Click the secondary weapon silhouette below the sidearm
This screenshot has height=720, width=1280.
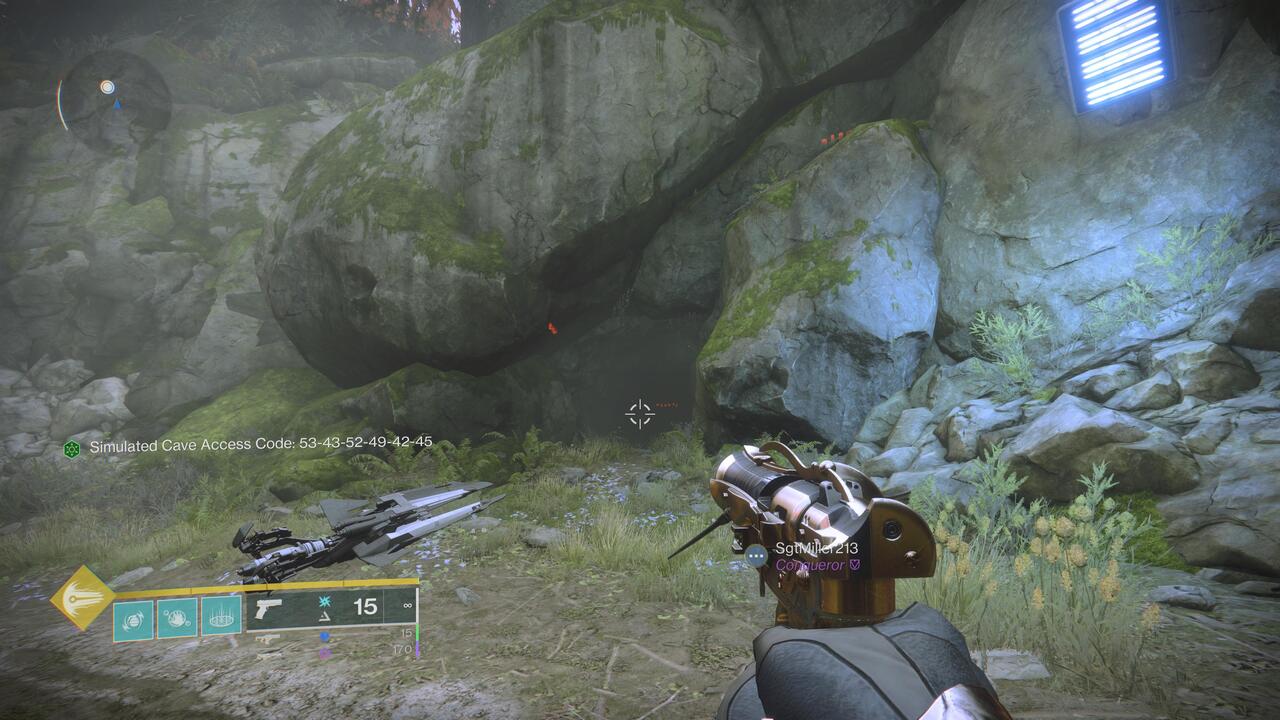[266, 638]
